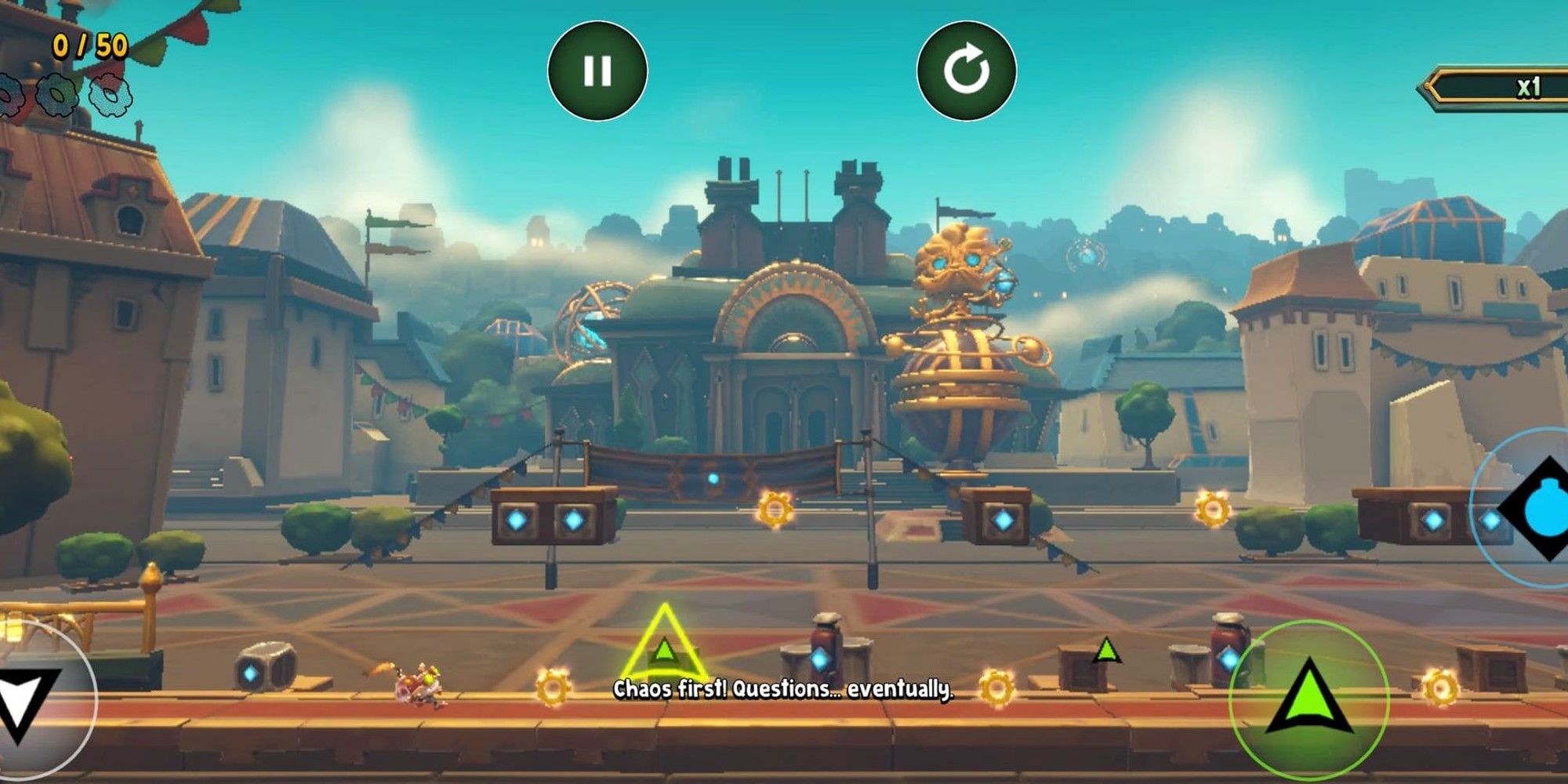Pause the game using the pause icon
The width and height of the screenshot is (1568, 784).
point(600,72)
